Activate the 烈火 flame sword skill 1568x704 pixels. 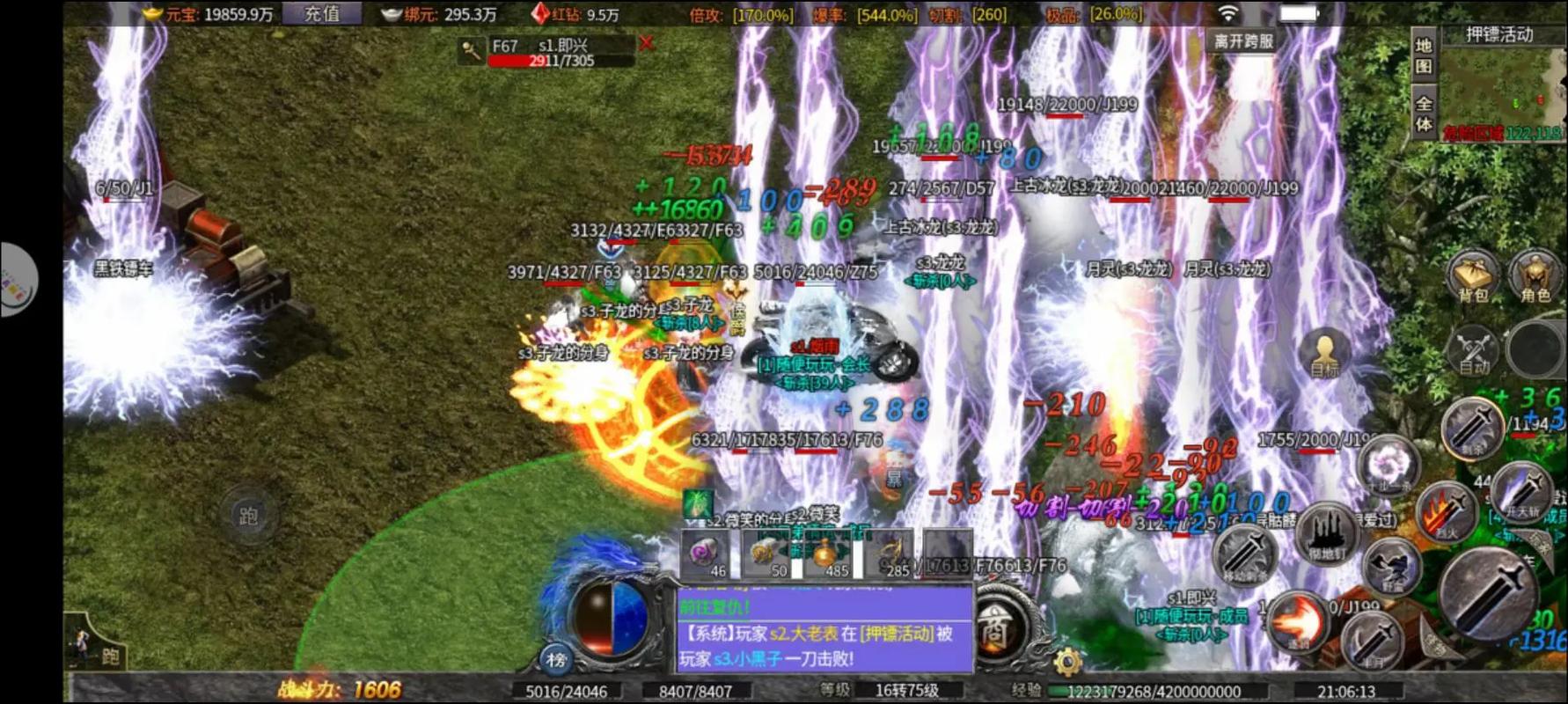(x=1444, y=512)
